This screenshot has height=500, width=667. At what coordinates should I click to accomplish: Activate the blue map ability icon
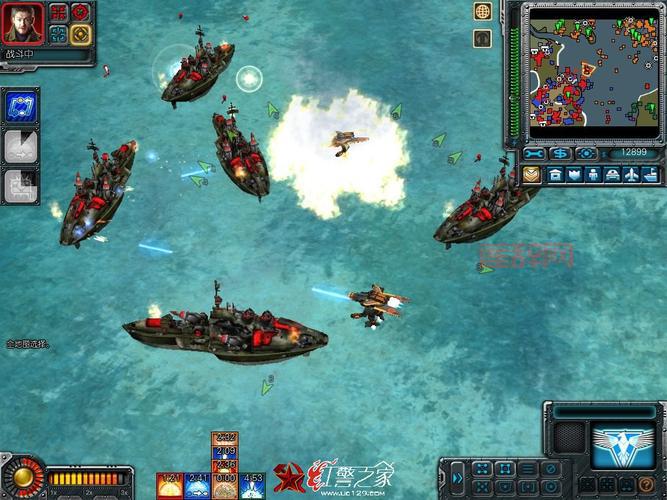coord(22,108)
